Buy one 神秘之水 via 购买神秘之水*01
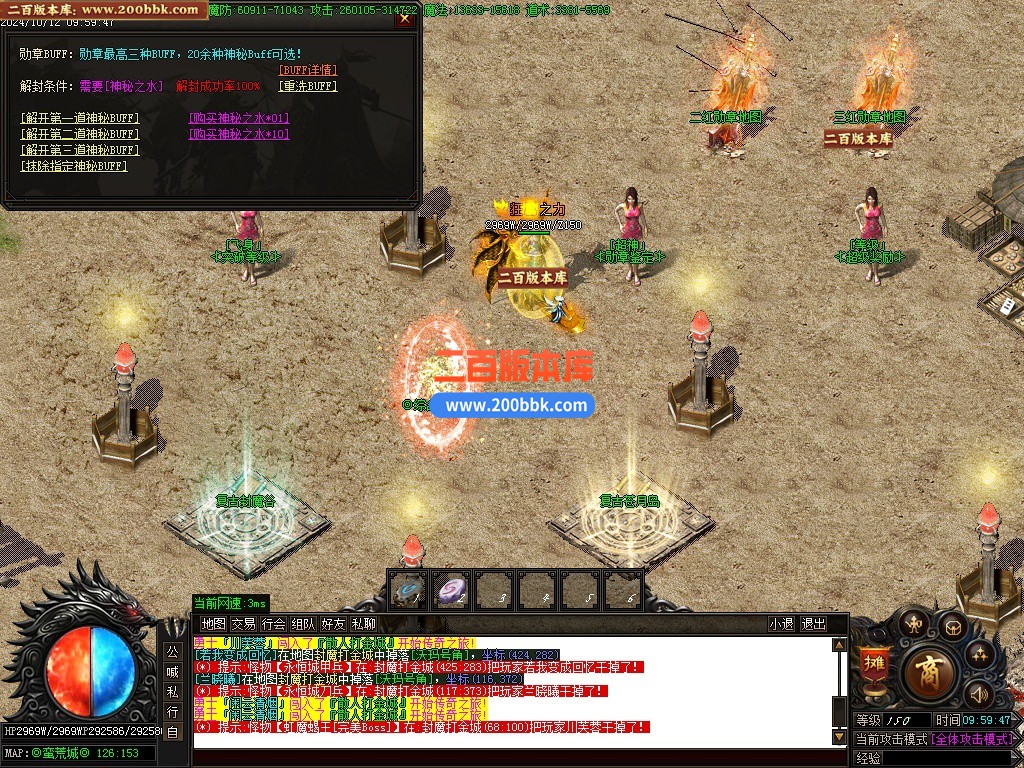 pos(239,118)
